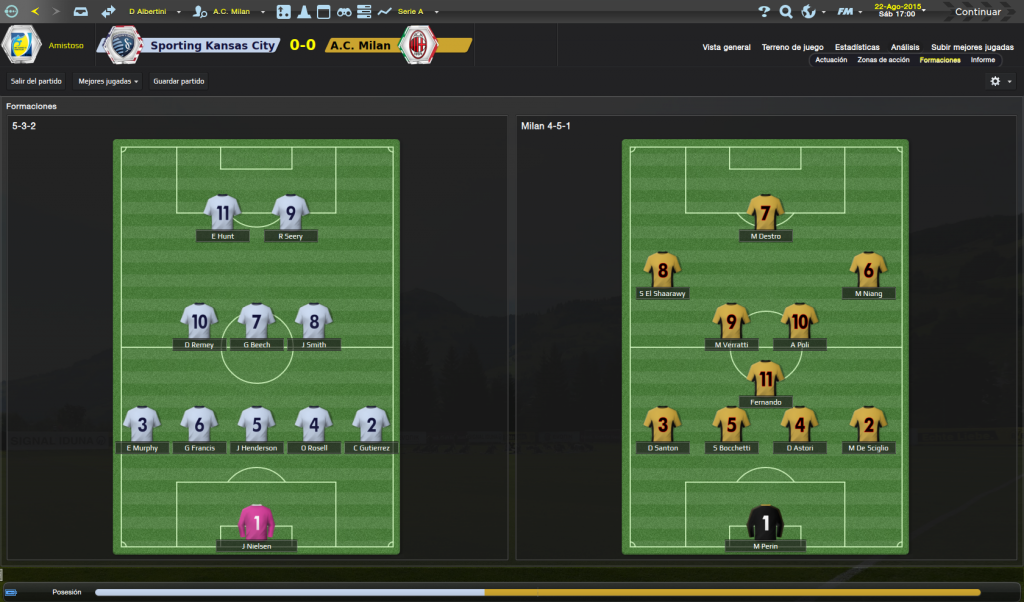Go back with the yellow arrow
This screenshot has width=1024, height=602.
coord(35,12)
